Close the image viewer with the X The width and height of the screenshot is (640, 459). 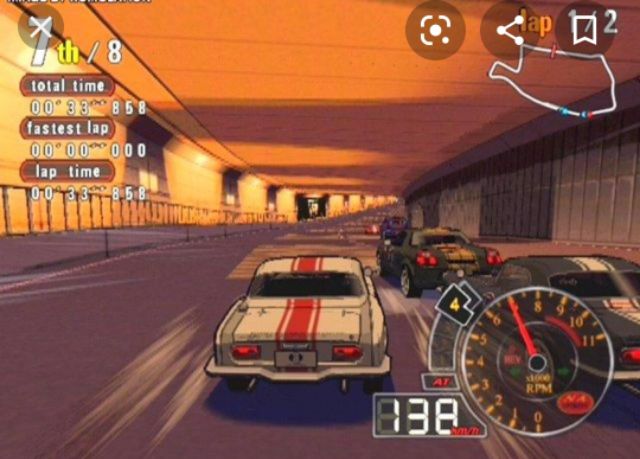tap(38, 29)
